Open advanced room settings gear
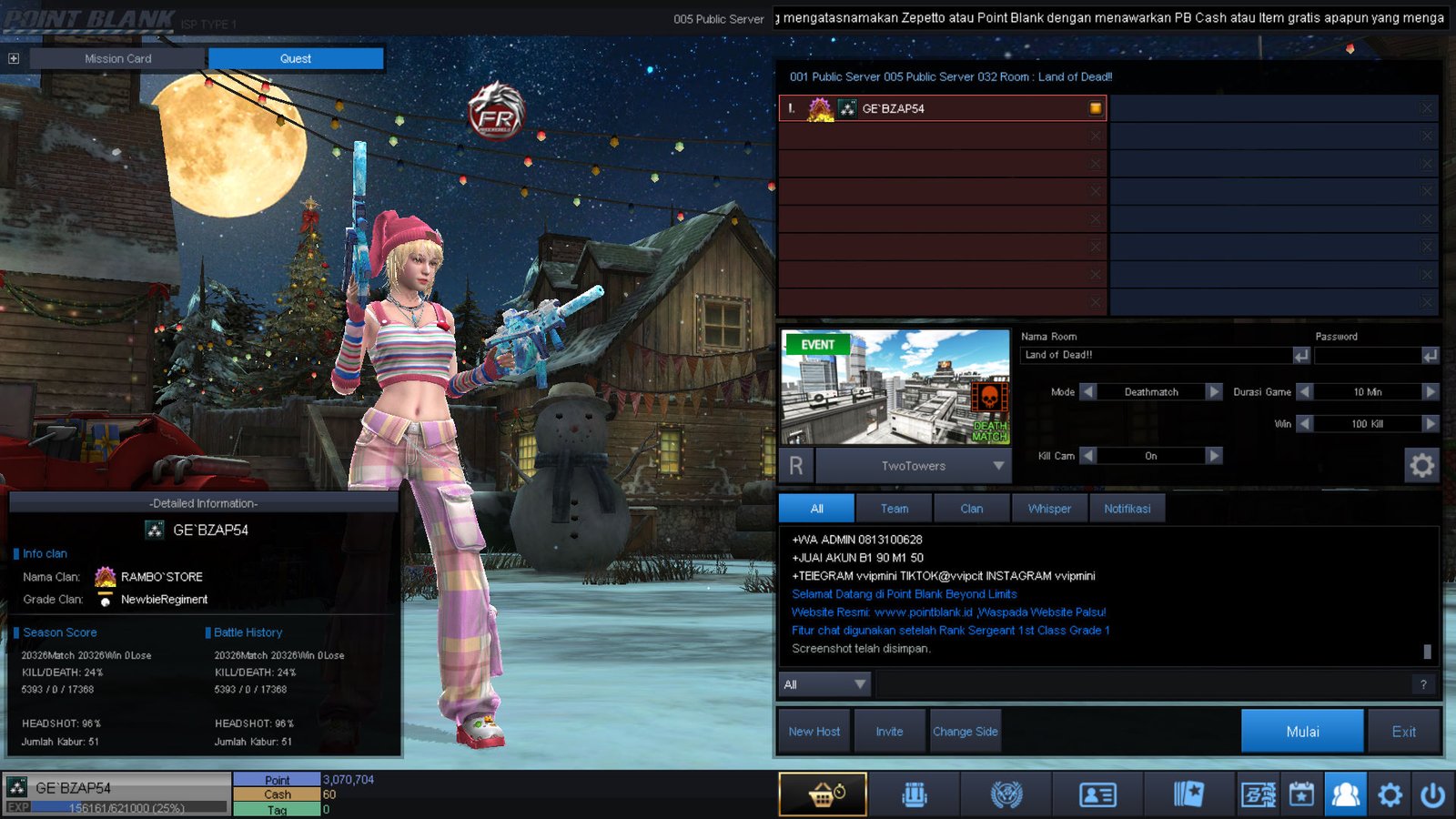1456x819 pixels. 1421,465
